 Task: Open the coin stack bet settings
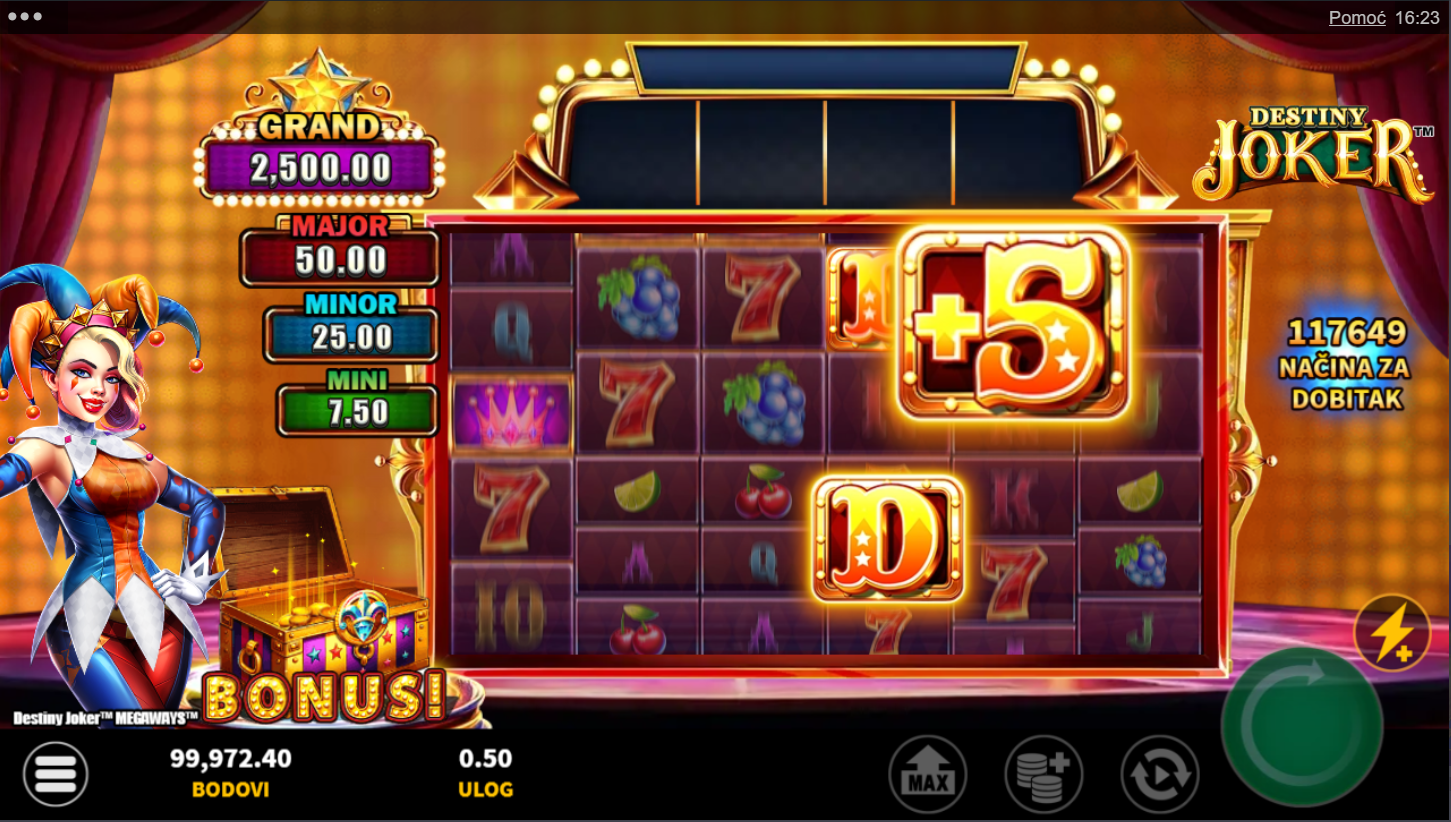[x=1044, y=774]
